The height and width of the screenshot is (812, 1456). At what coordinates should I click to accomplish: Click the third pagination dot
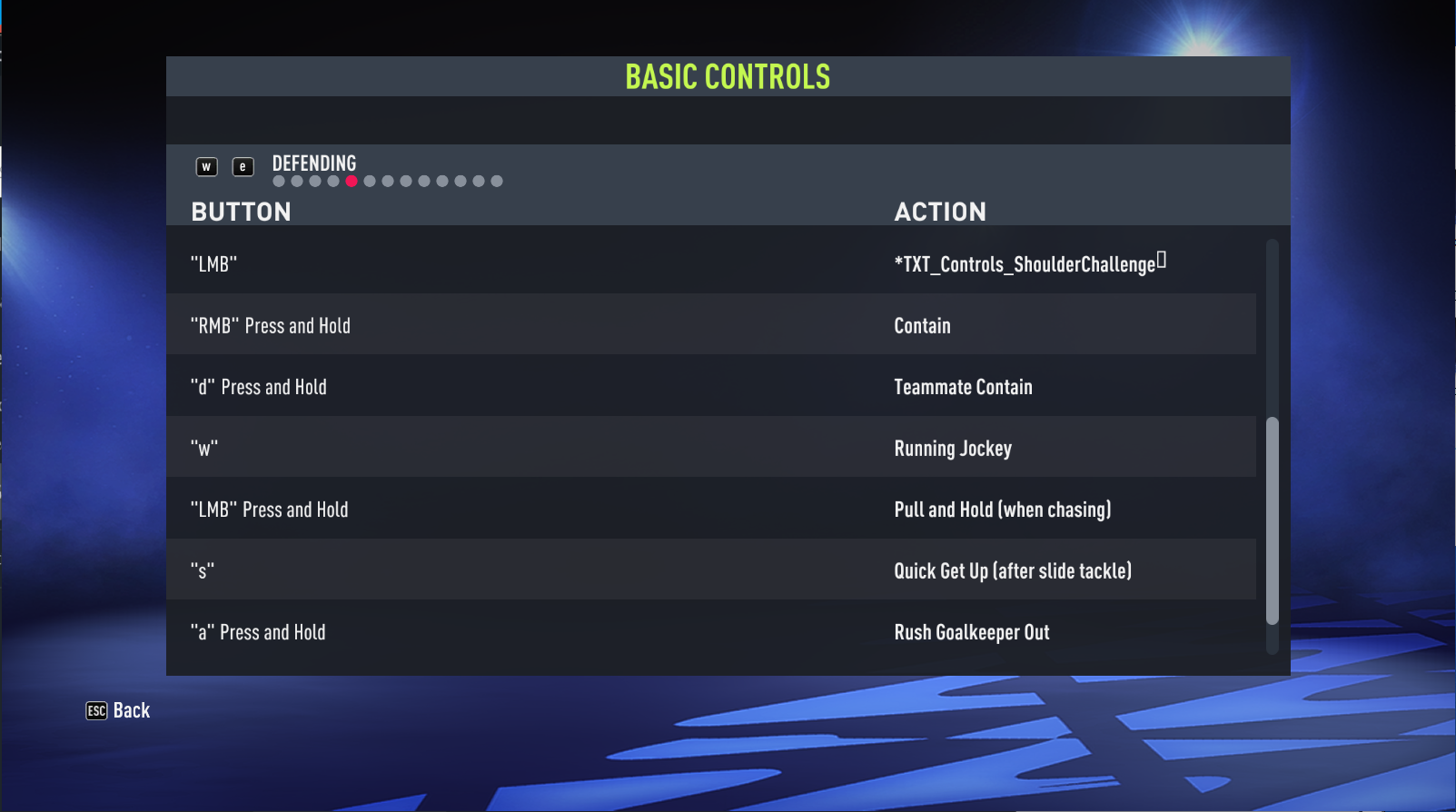point(314,181)
